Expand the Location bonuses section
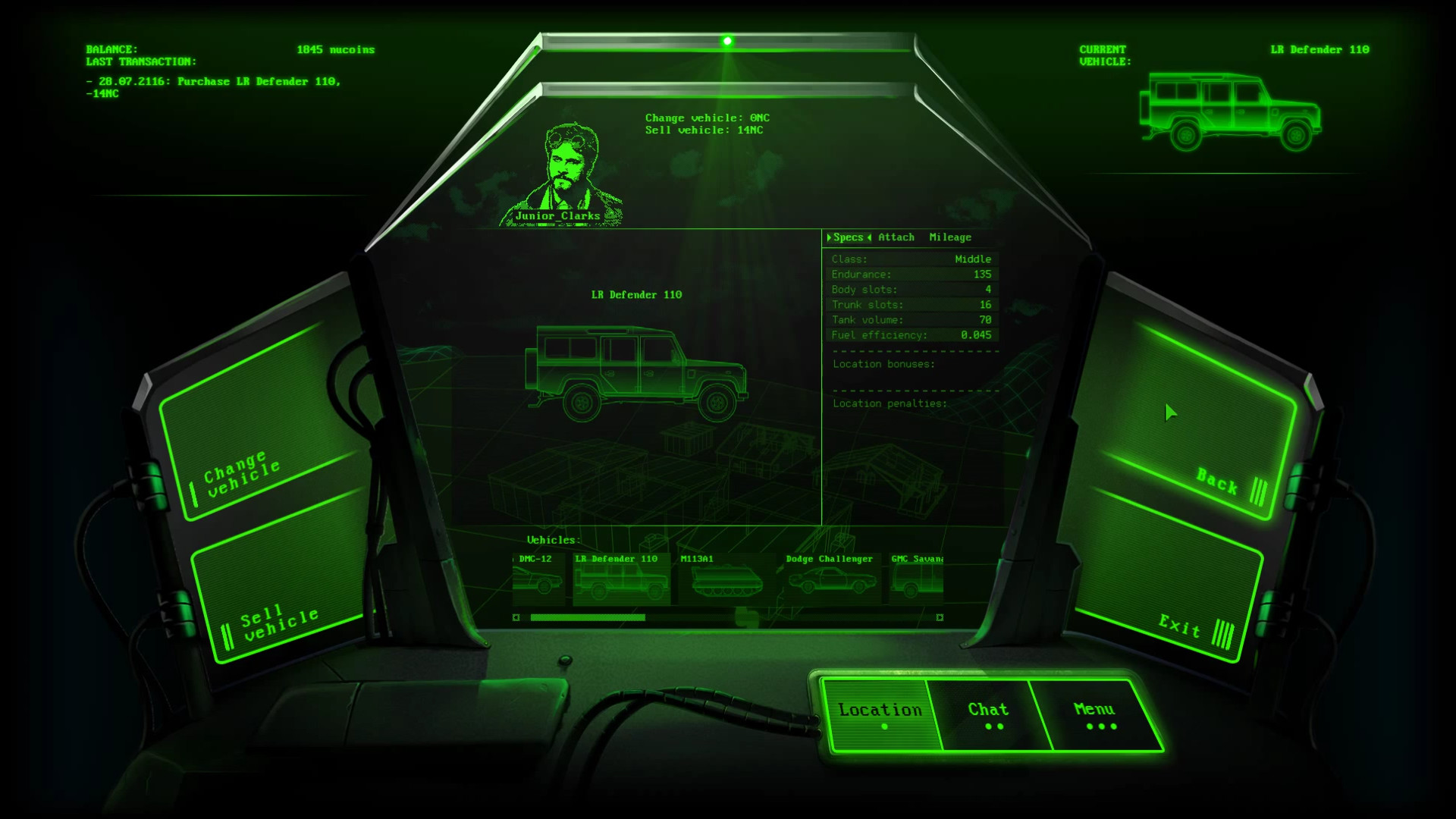Screen dimensions: 1456x819 (x=882, y=364)
